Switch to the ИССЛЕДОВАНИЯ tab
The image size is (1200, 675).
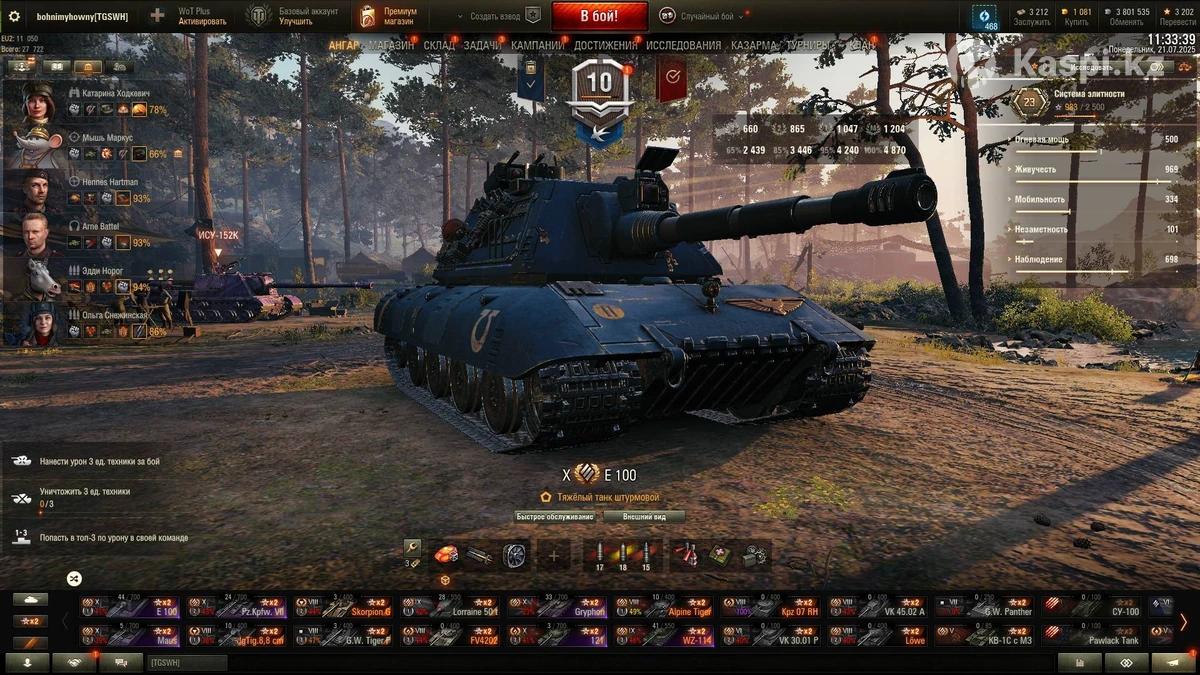pos(683,45)
